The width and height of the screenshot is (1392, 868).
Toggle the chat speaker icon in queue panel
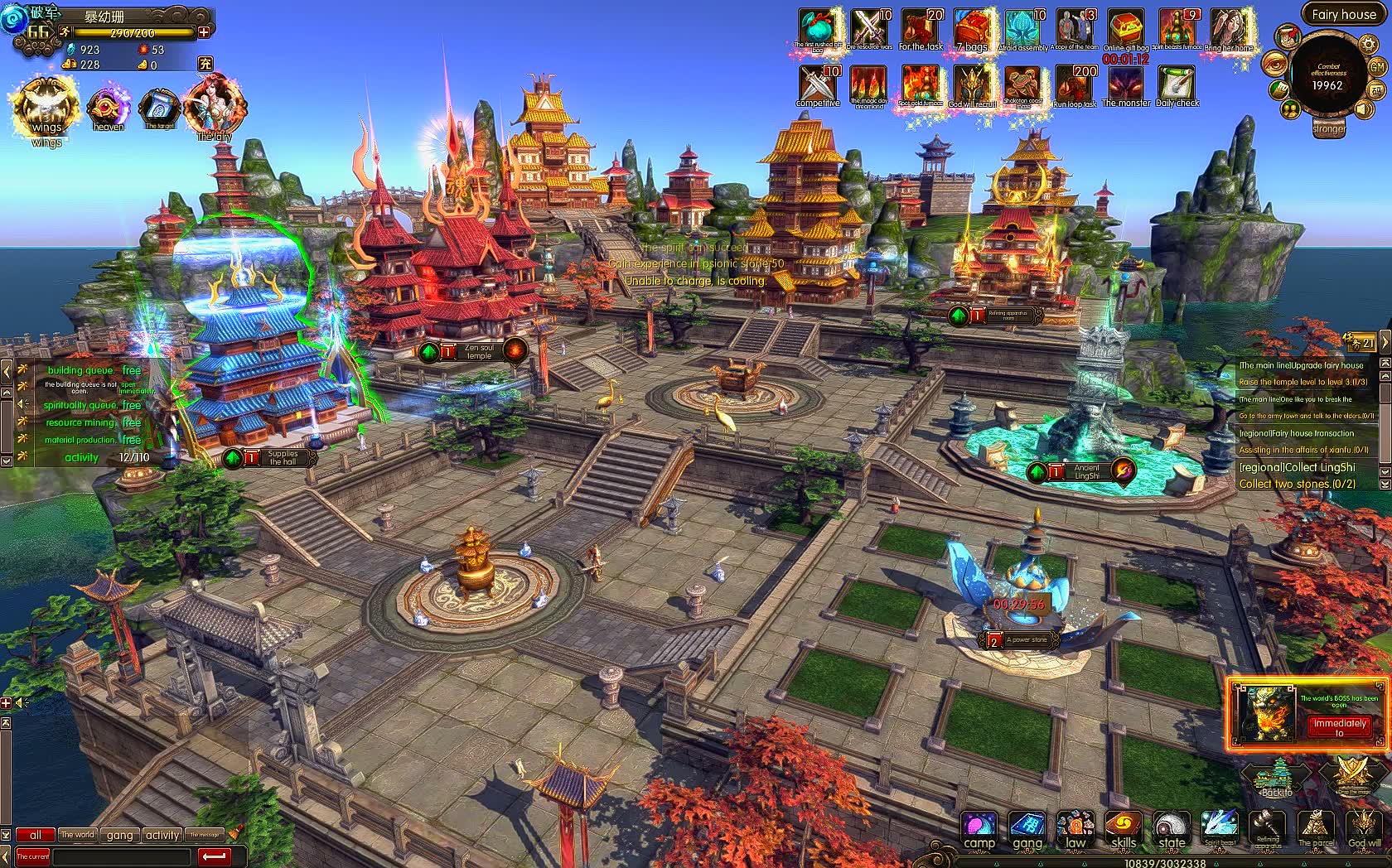[22, 403]
